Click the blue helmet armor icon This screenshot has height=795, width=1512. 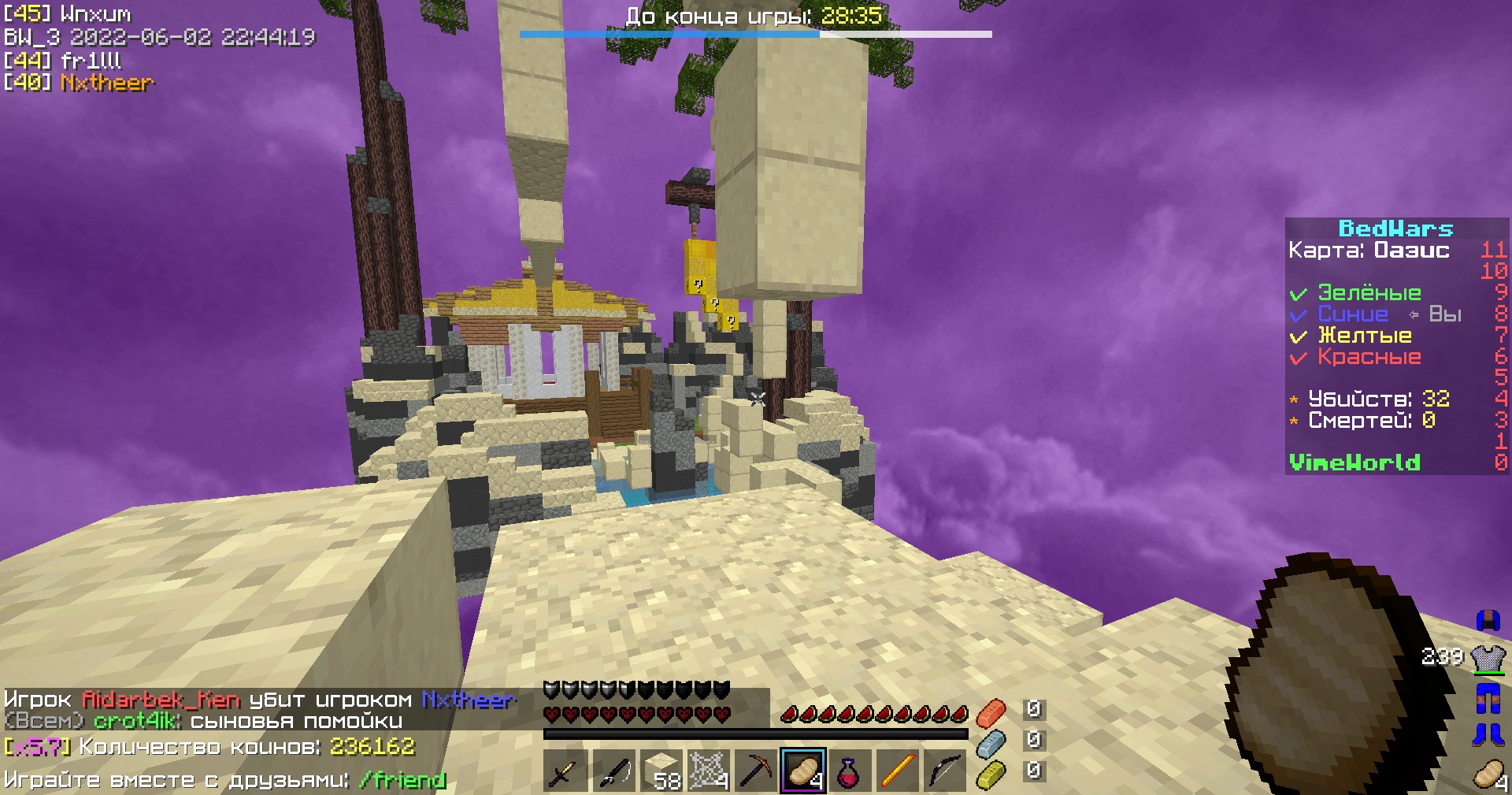click(1488, 621)
